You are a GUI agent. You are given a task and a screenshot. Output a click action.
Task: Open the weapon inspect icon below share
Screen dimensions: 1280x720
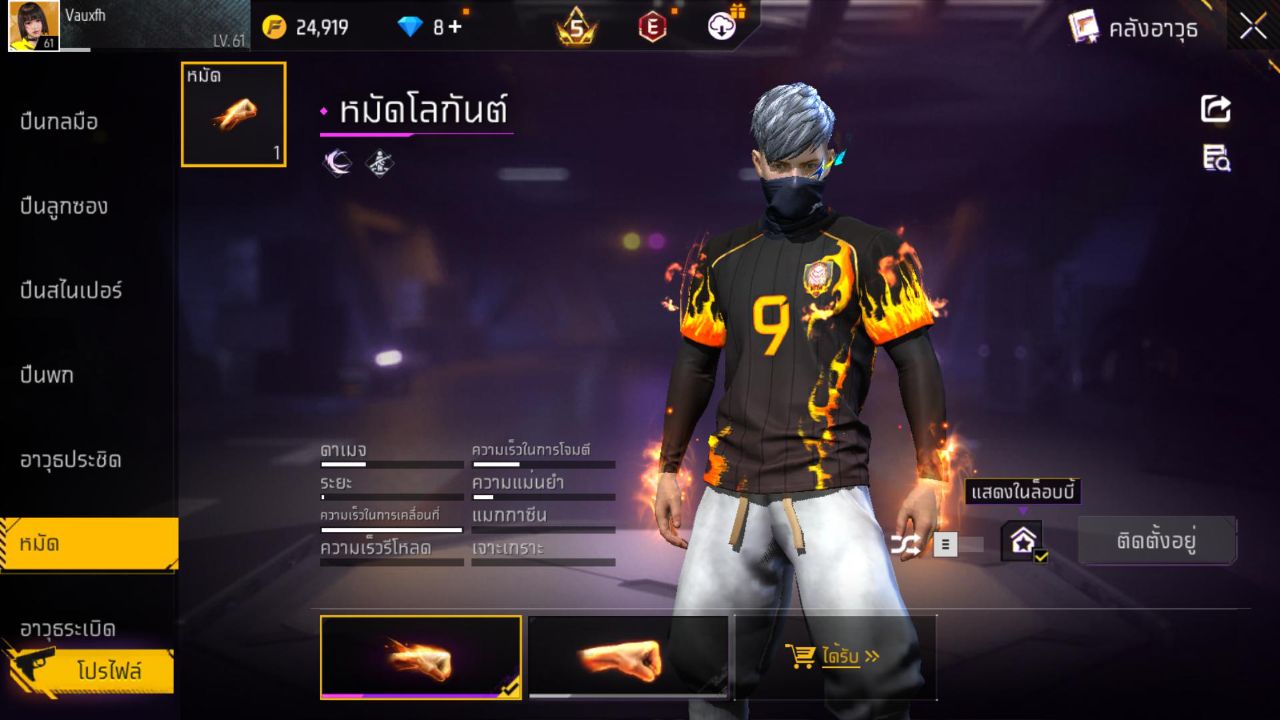pyautogui.click(x=1215, y=158)
